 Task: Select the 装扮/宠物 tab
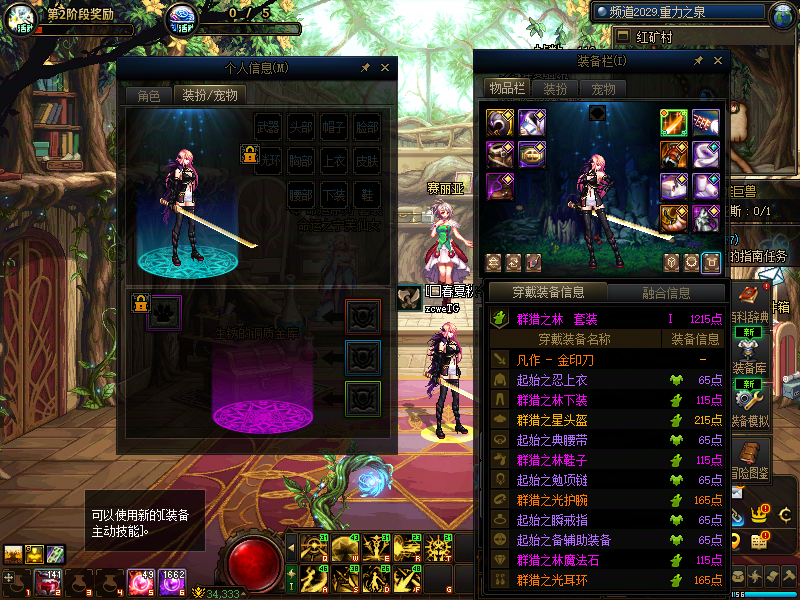(210, 96)
